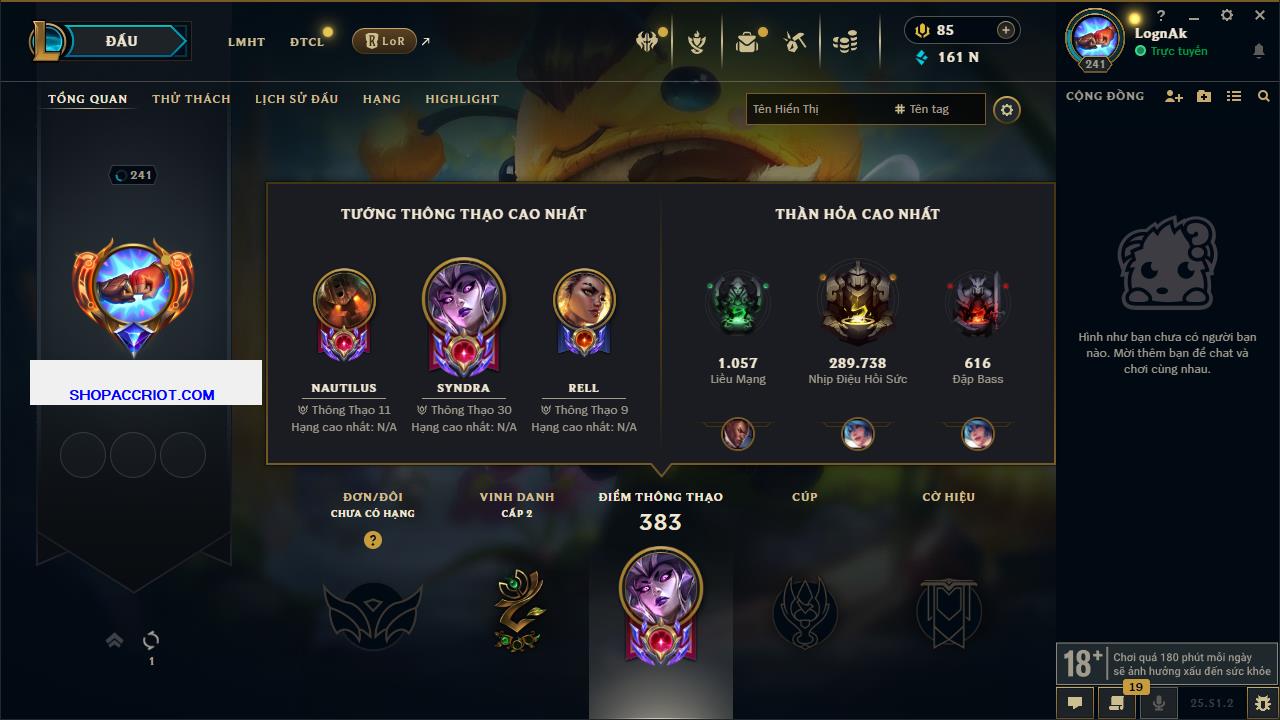This screenshot has height=720, width=1280.
Task: Open the VINH DANH honor emblem
Action: (x=517, y=611)
